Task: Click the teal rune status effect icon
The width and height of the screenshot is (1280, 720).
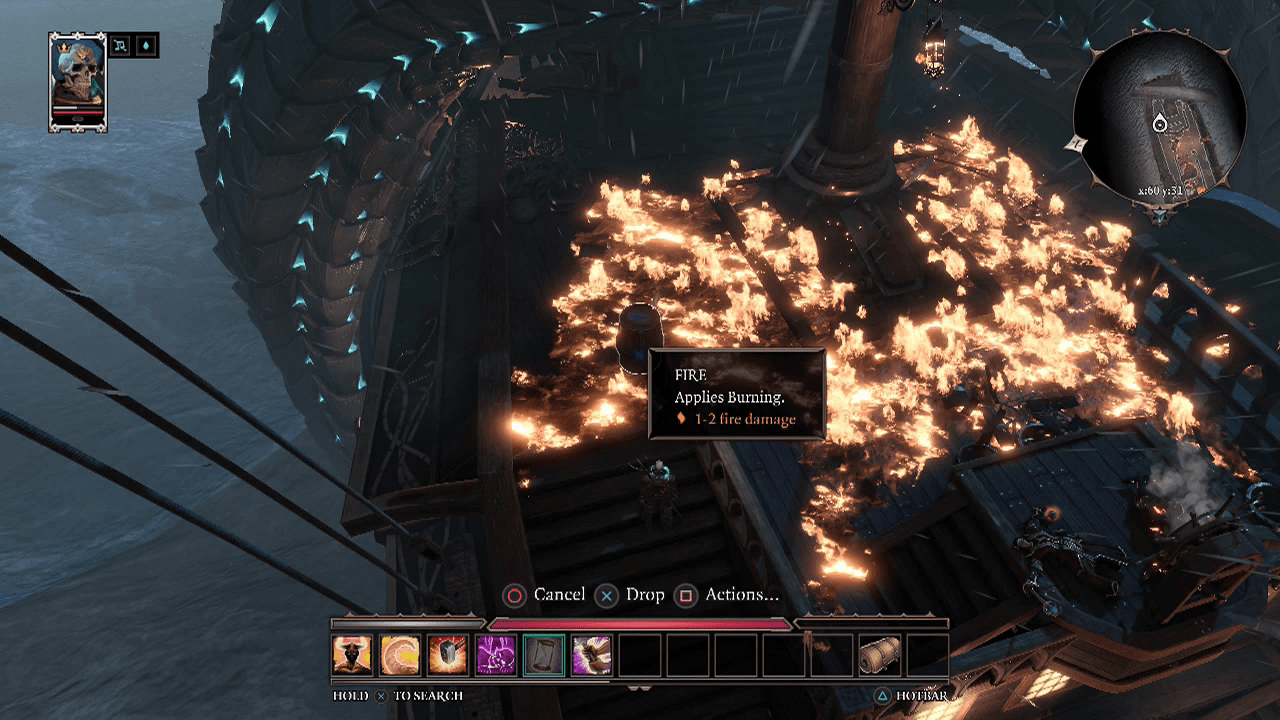Action: pyautogui.click(x=122, y=45)
